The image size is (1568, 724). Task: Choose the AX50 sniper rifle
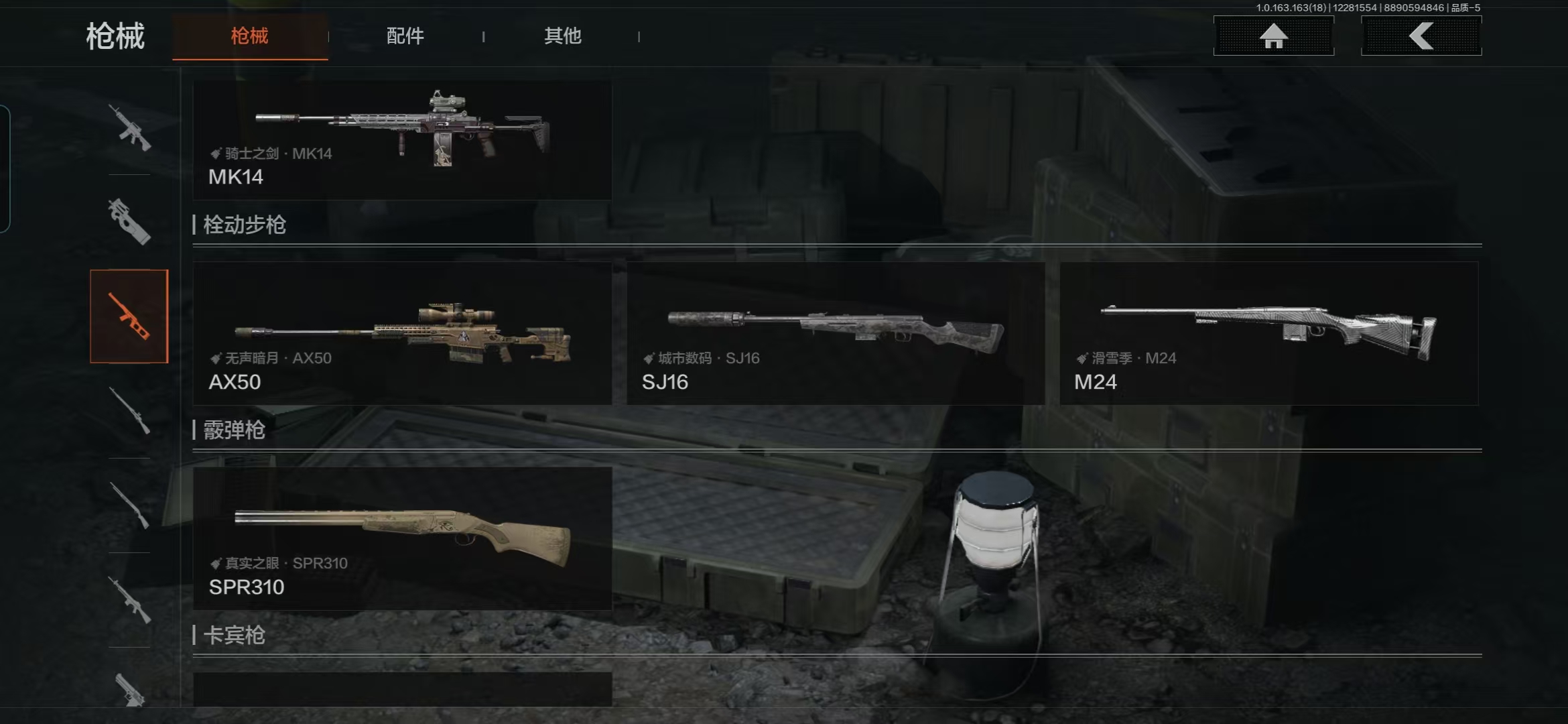(402, 333)
